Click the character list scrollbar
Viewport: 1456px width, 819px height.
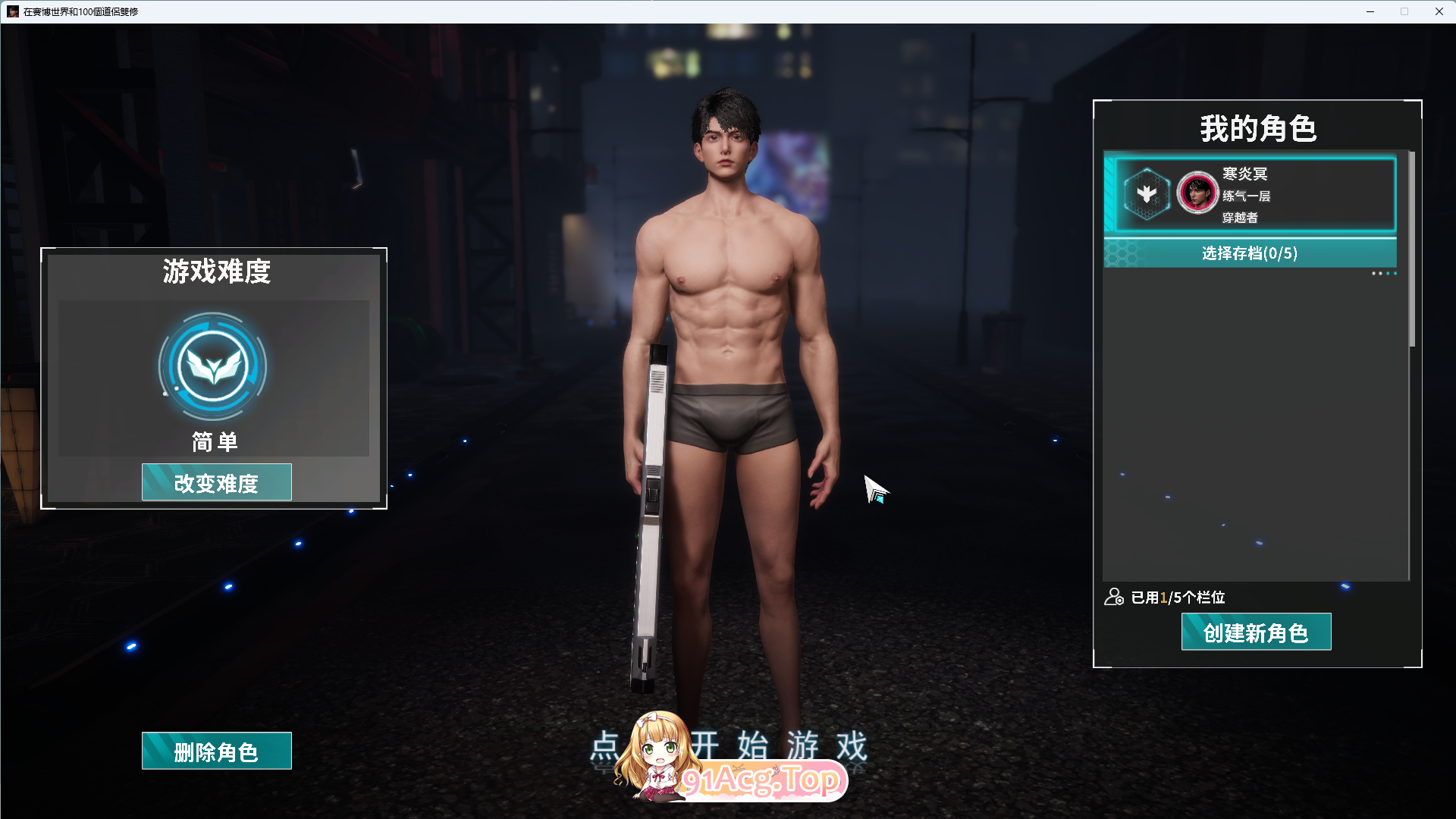coord(1411,250)
